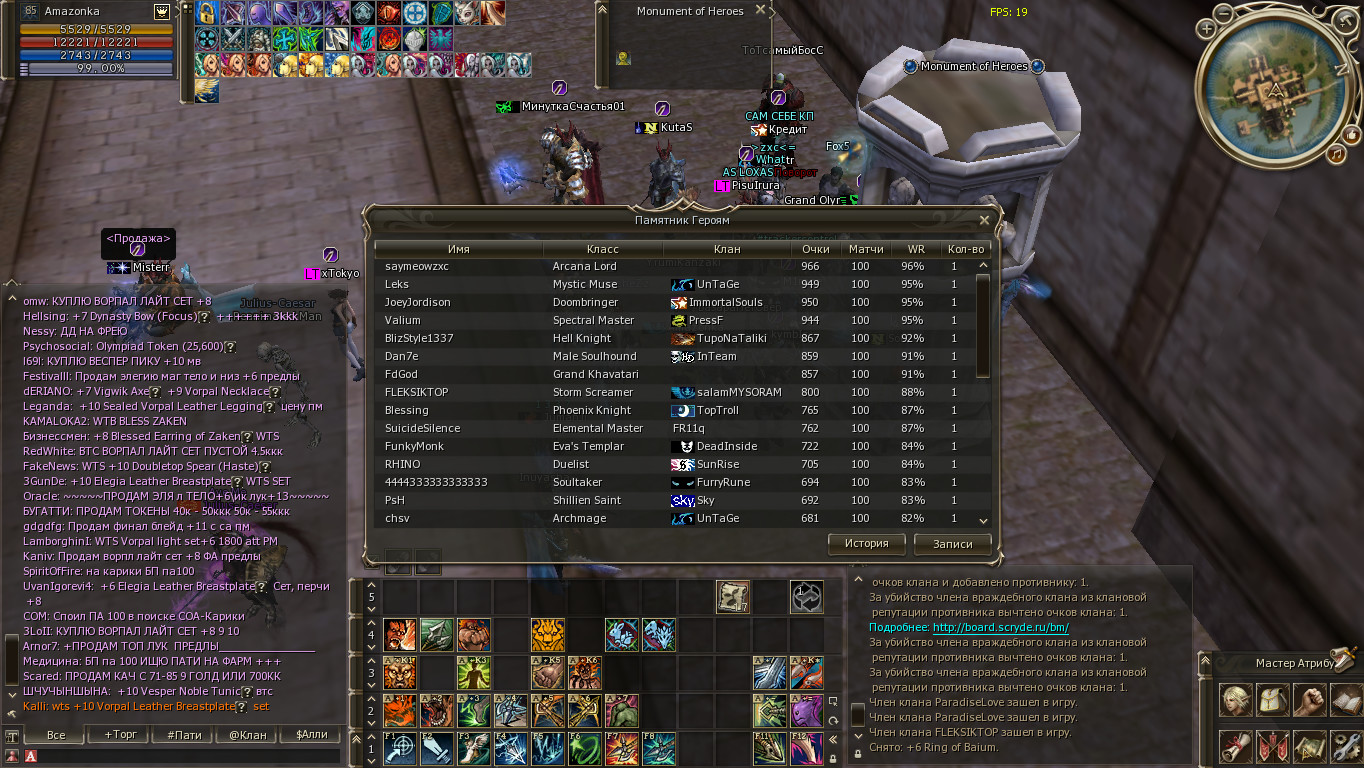Select the elf head portrait icon in Мастер Атрибу panel
The width and height of the screenshot is (1364, 768).
[x=1235, y=699]
